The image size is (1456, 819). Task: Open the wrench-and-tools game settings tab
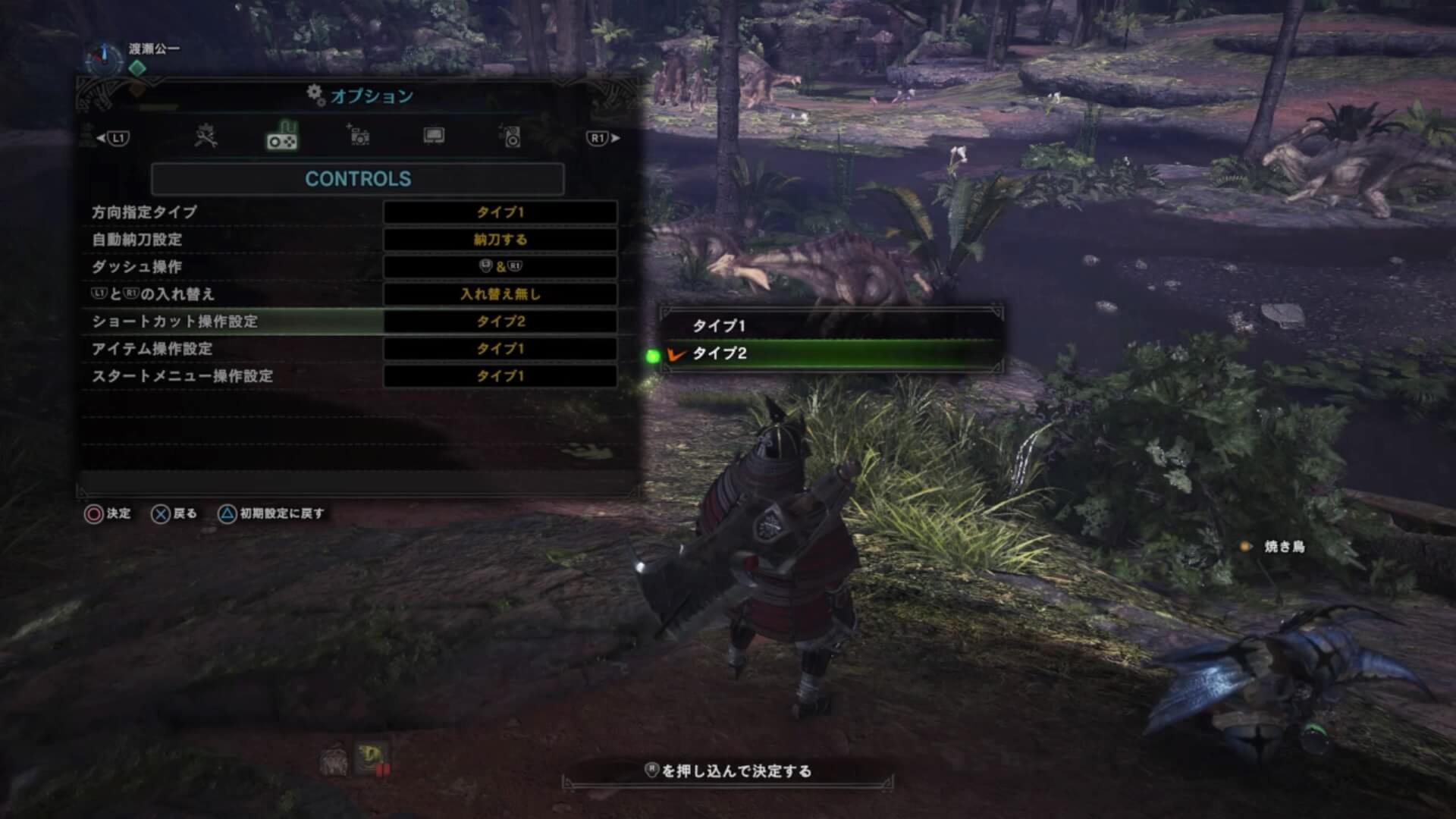coord(206,137)
